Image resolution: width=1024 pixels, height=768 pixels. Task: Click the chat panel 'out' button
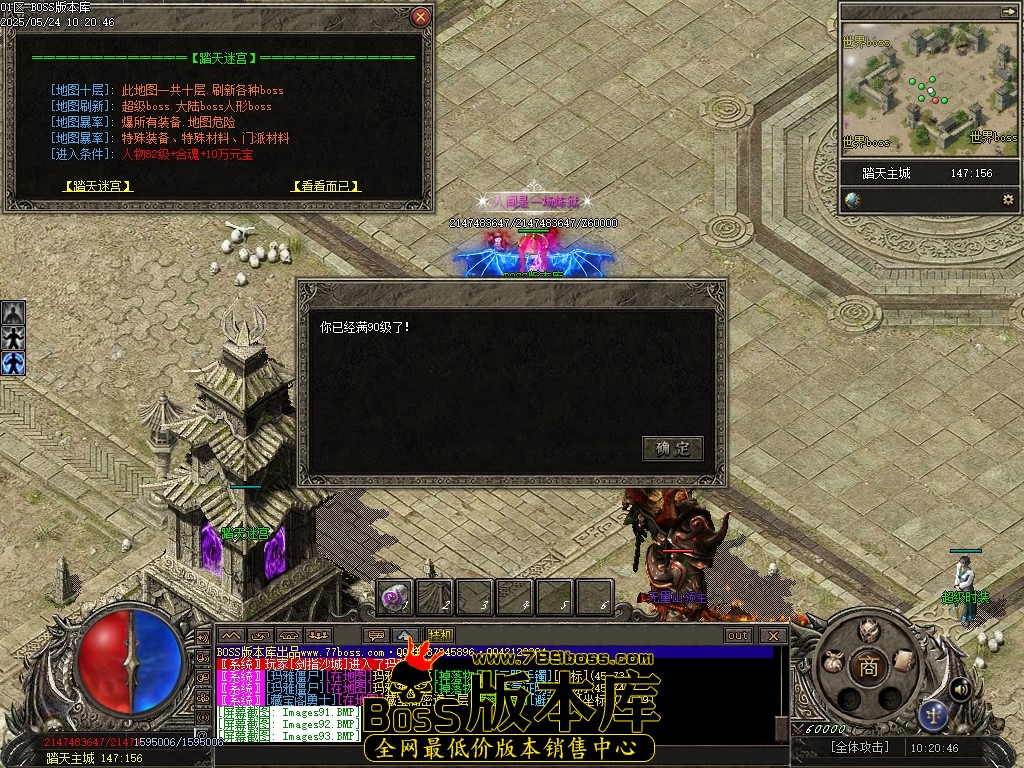click(x=738, y=635)
